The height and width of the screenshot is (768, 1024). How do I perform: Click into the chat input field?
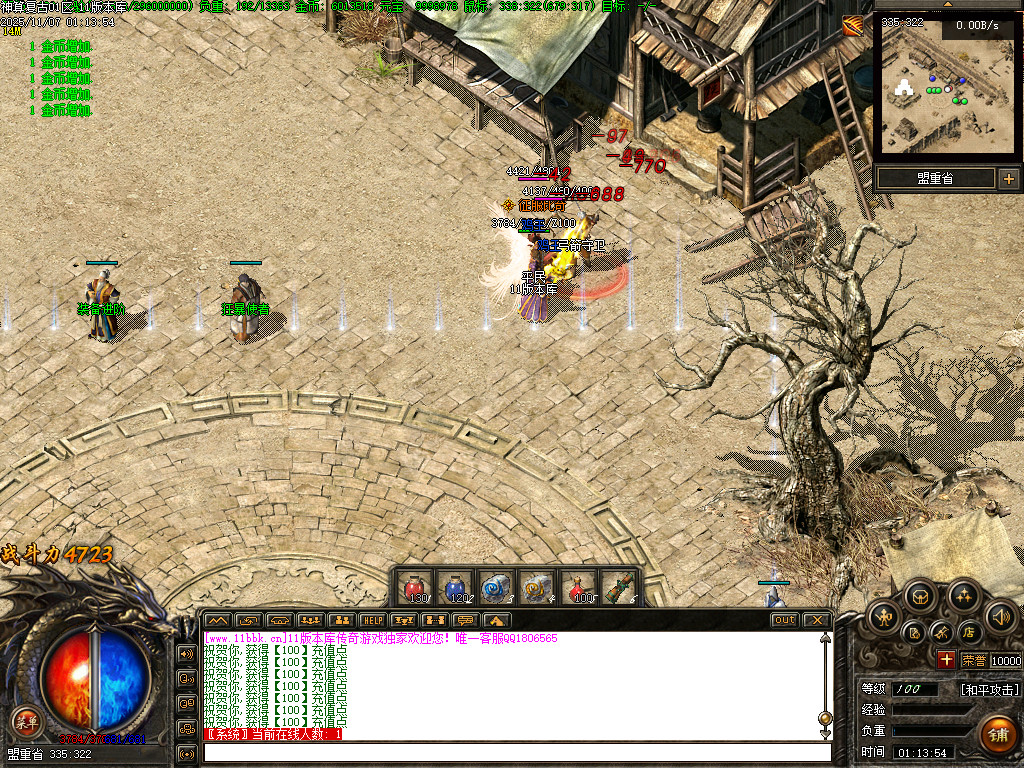coord(516,752)
